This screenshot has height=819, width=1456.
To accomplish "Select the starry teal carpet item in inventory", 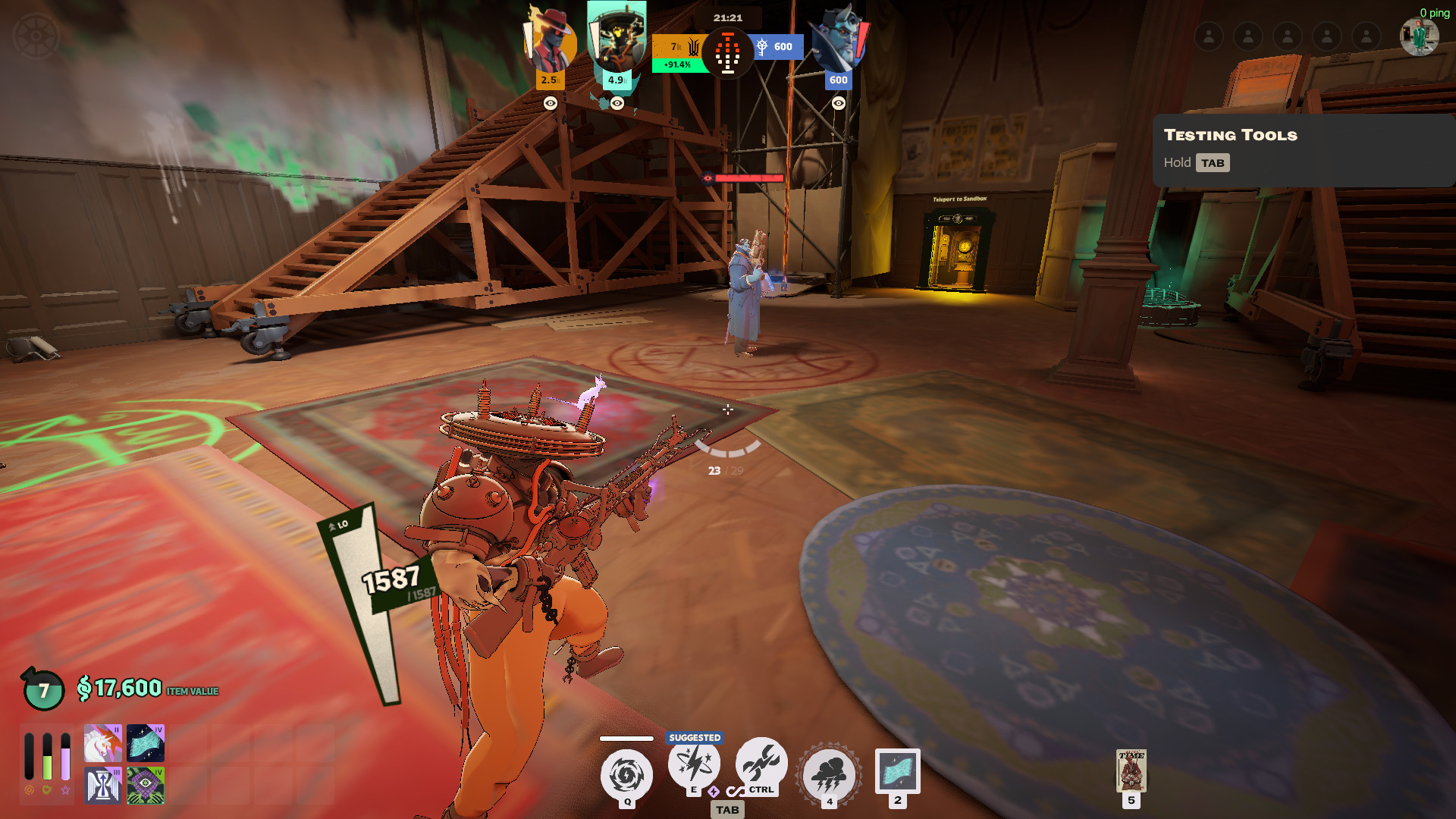I will pyautogui.click(x=146, y=743).
